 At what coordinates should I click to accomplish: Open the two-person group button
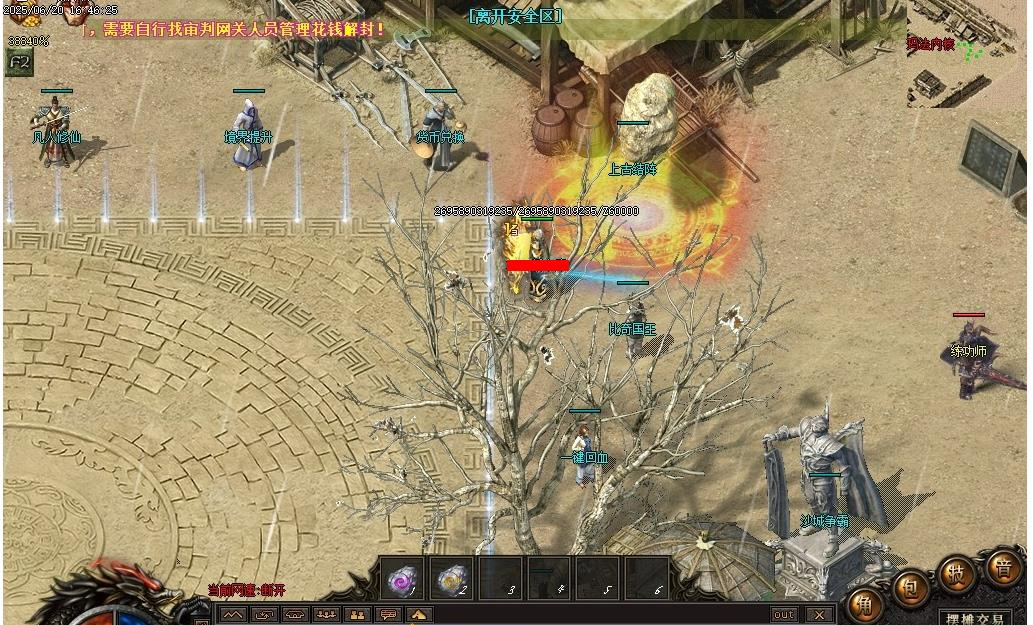[x=356, y=615]
